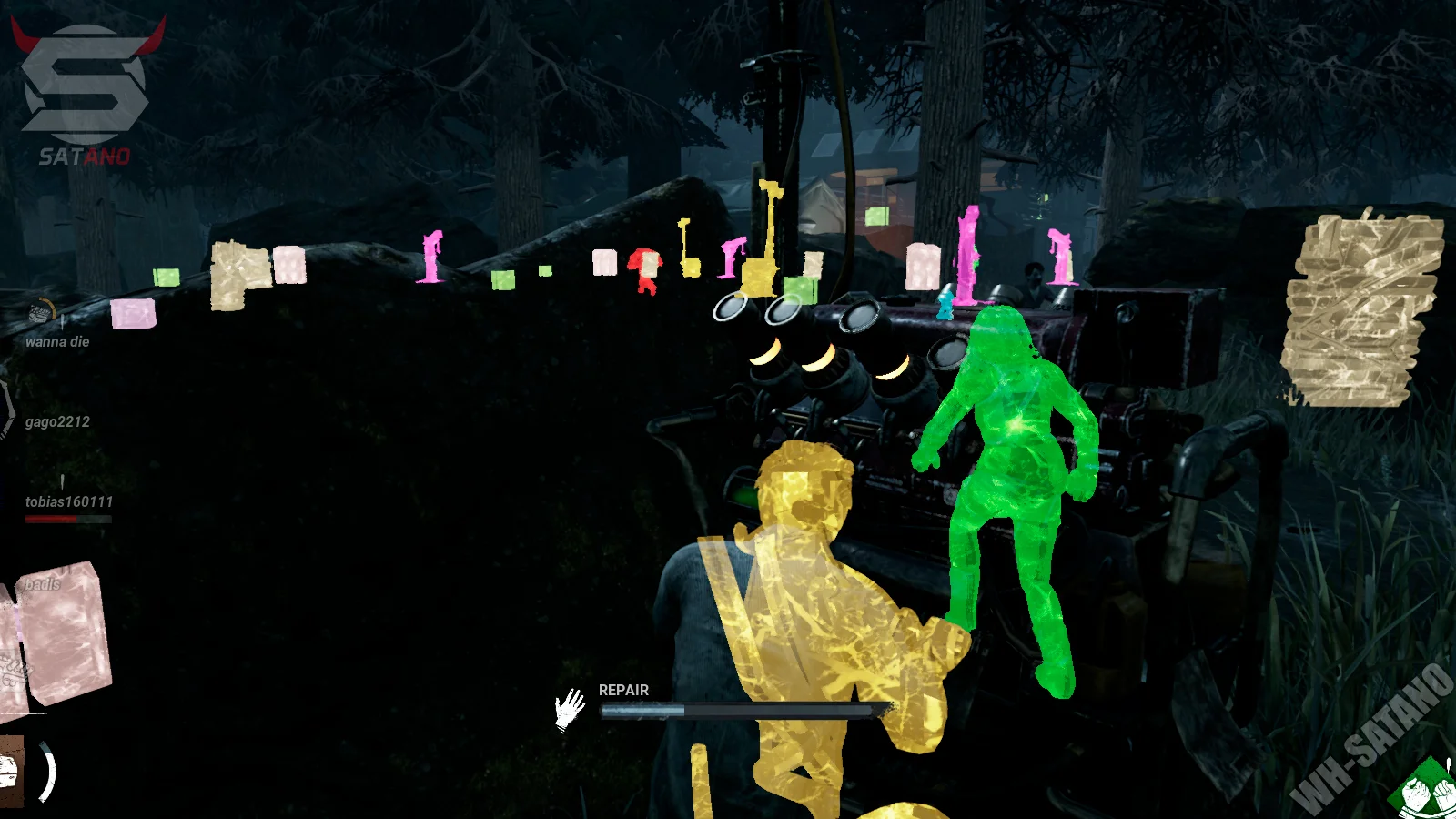Click the brown toolbox item icon
Screen dimensions: 1456x819
(x=9, y=772)
